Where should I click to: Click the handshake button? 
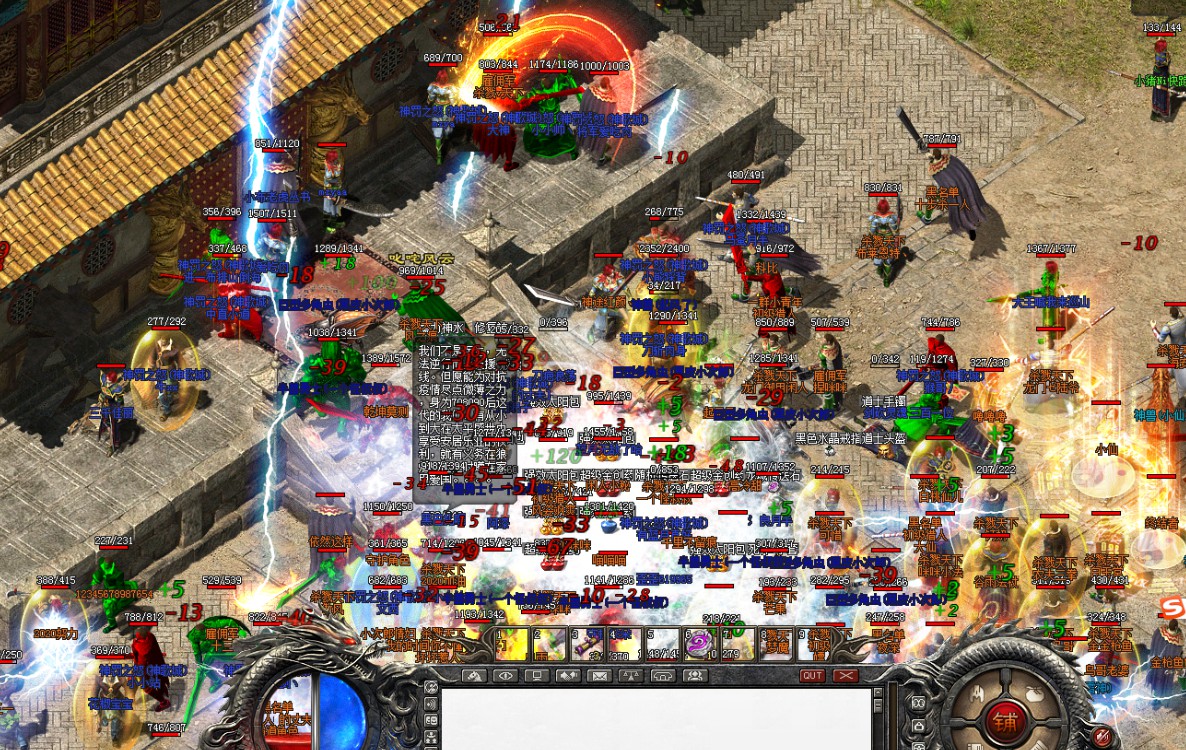tap(568, 676)
